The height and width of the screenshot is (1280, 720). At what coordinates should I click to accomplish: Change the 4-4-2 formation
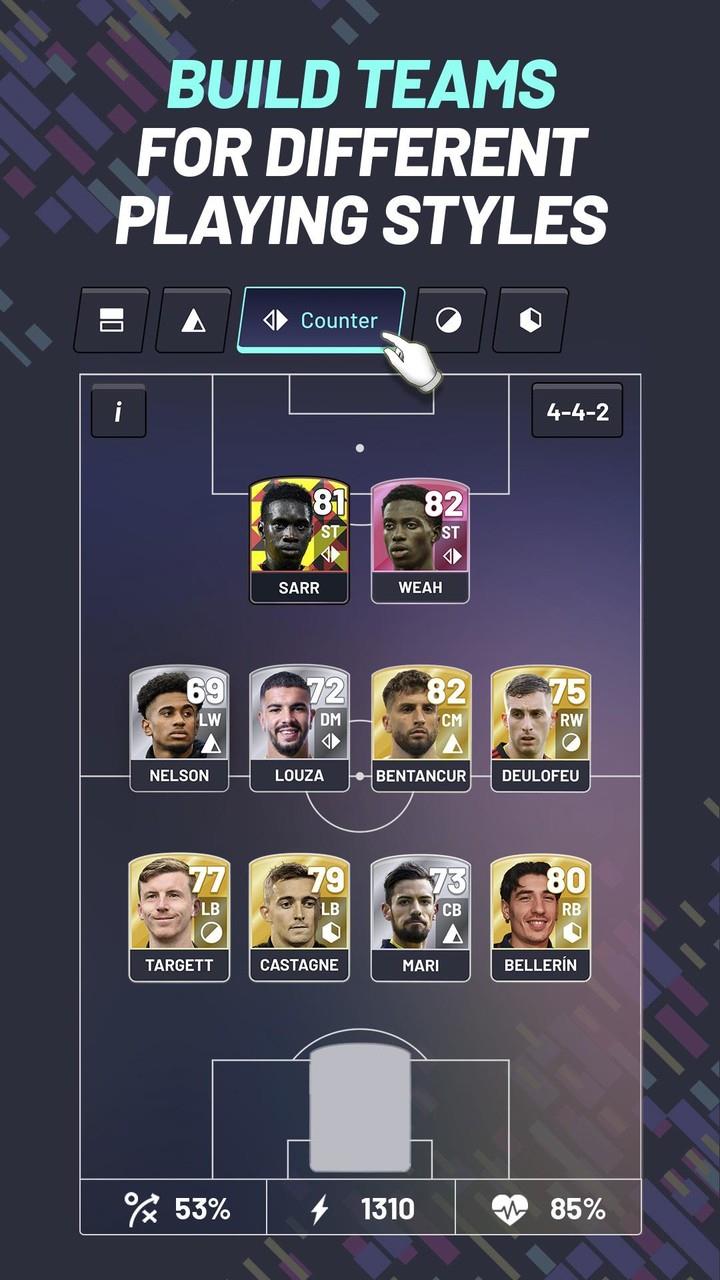point(577,411)
